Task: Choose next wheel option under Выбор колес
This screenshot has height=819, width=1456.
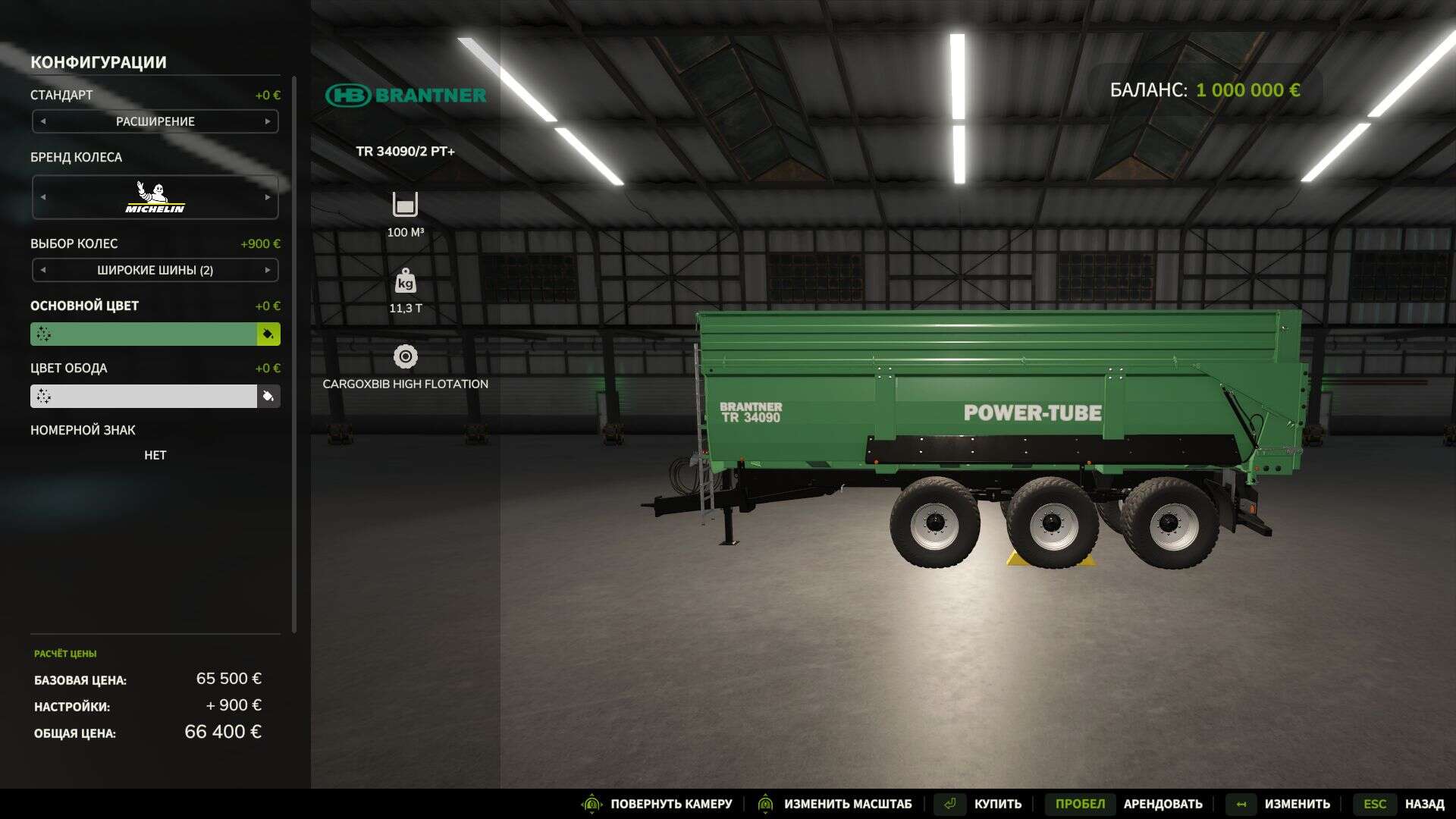Action: tap(268, 270)
